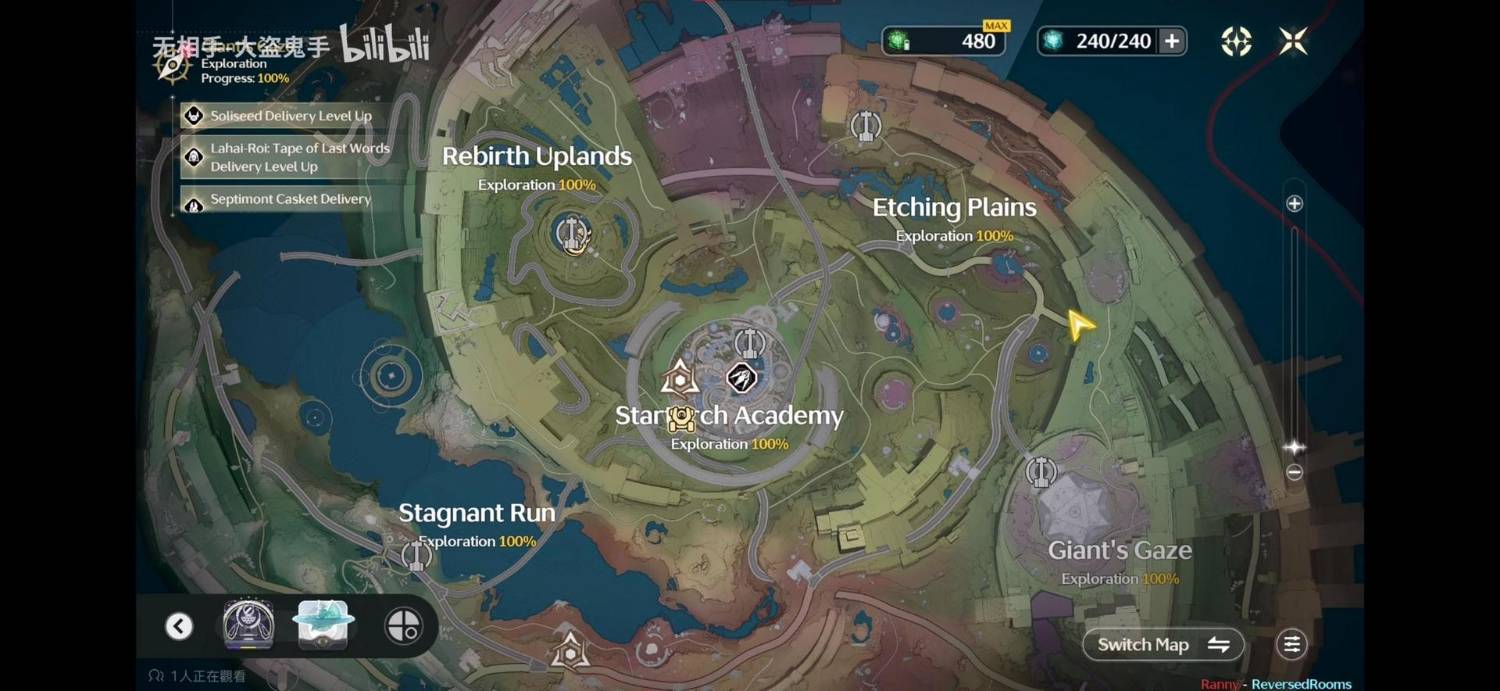Select Lahai-Roi: Tape of Last Words entry
This screenshot has width=1500, height=691.
click(x=290, y=157)
